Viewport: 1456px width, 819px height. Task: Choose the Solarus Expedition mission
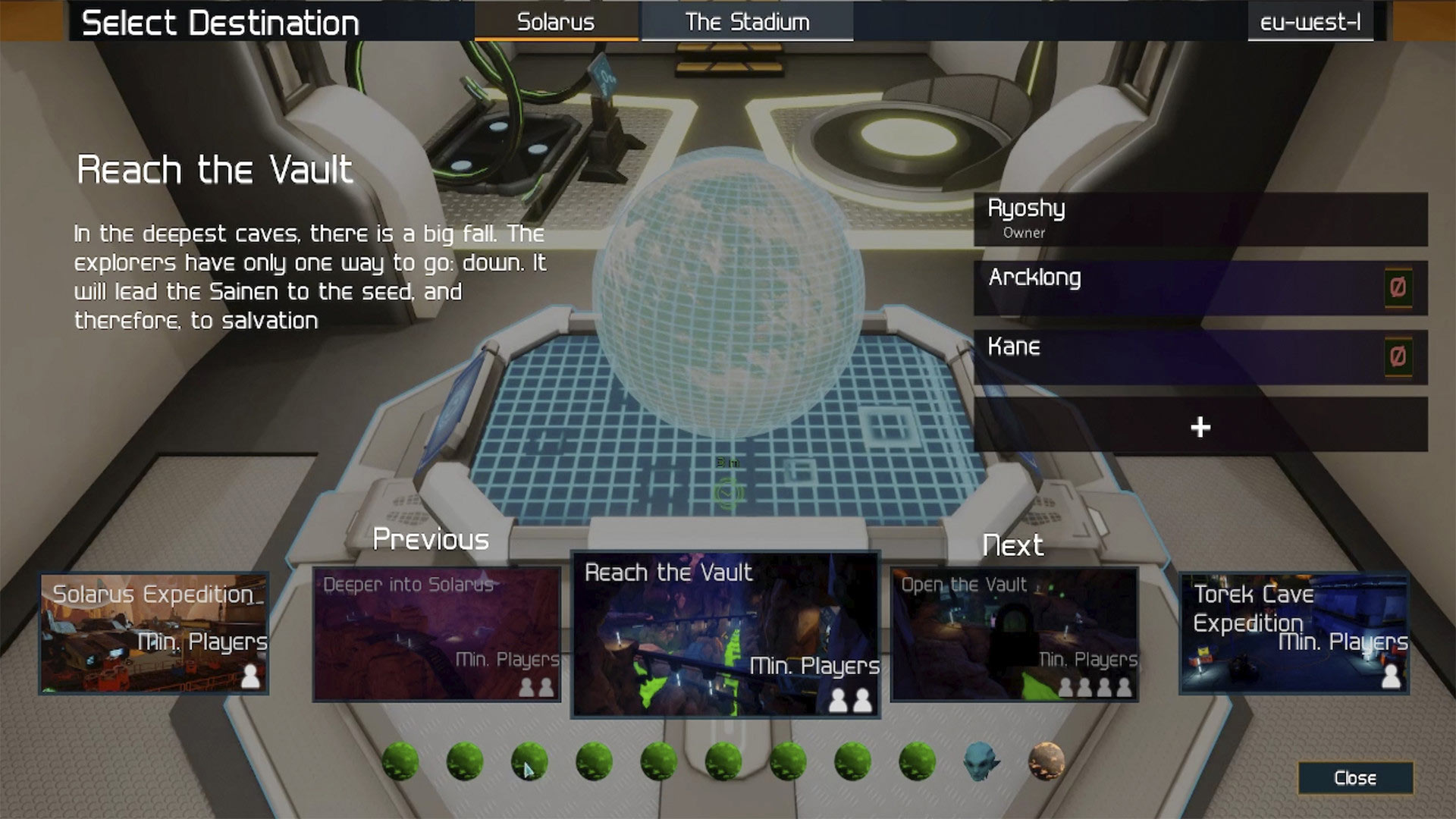coord(154,633)
